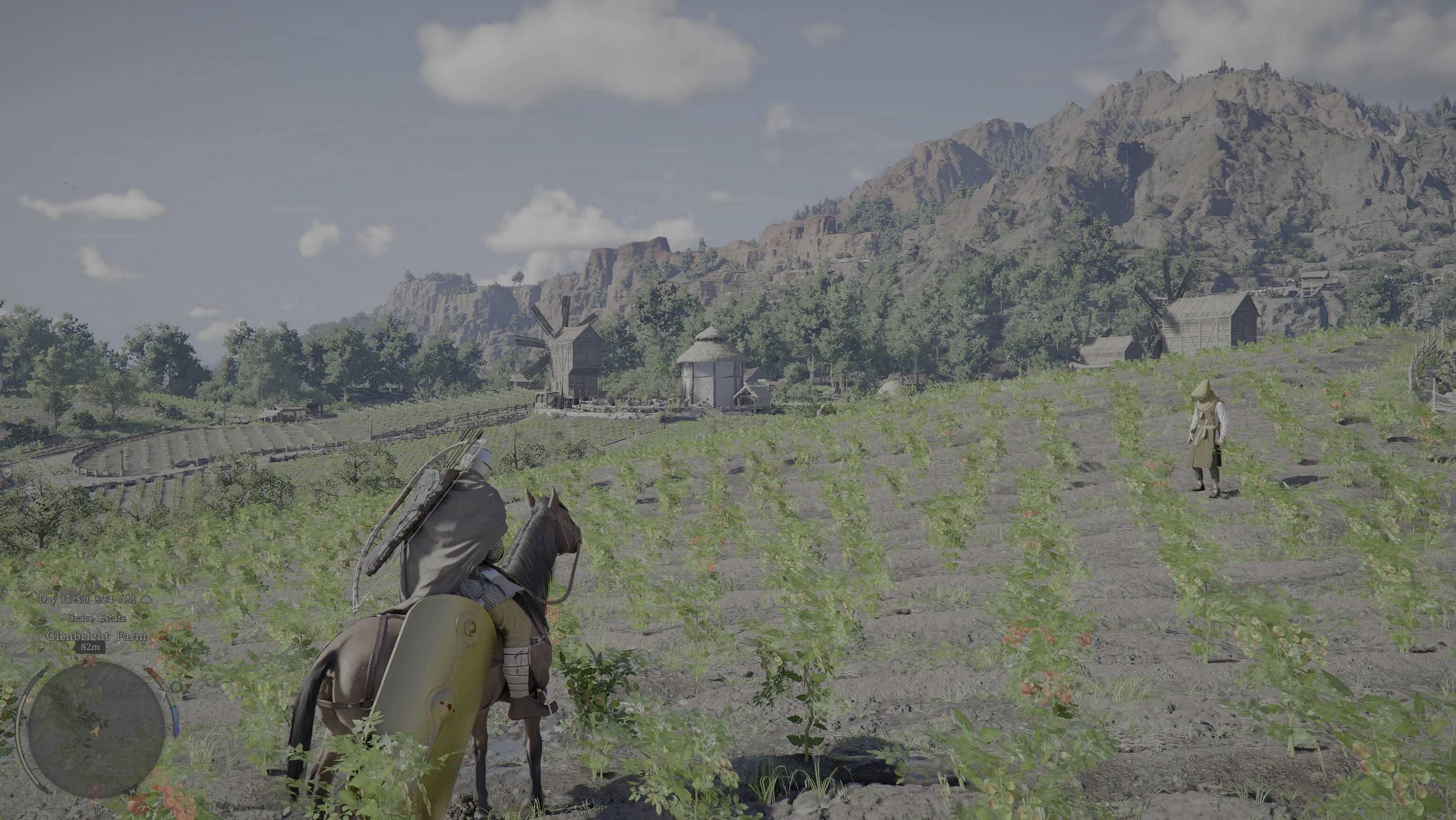Select the Glenbright Farm objective tracker
The height and width of the screenshot is (820, 1456).
pyautogui.click(x=97, y=636)
